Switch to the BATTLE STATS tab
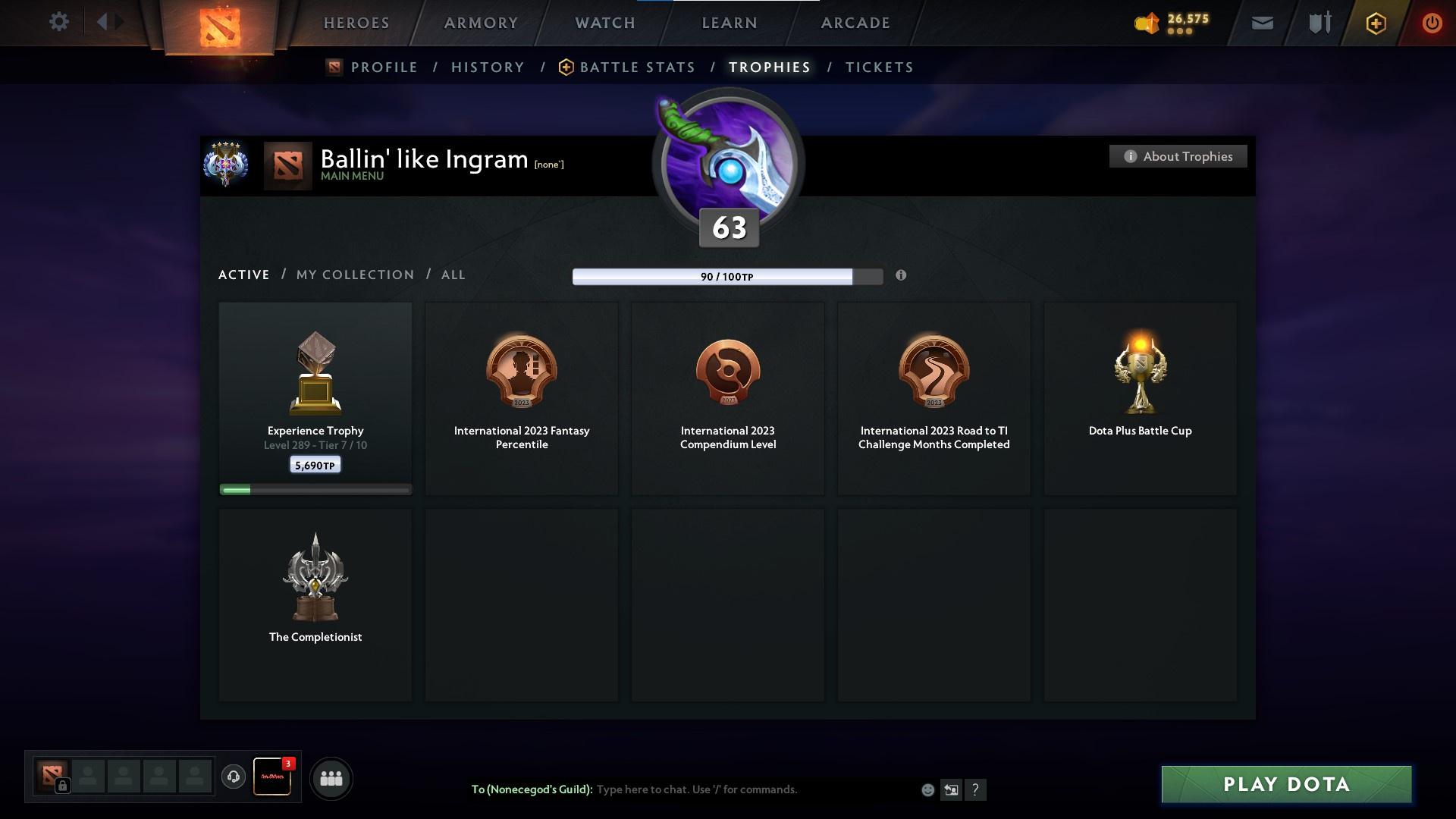Image resolution: width=1456 pixels, height=819 pixels. click(x=637, y=67)
